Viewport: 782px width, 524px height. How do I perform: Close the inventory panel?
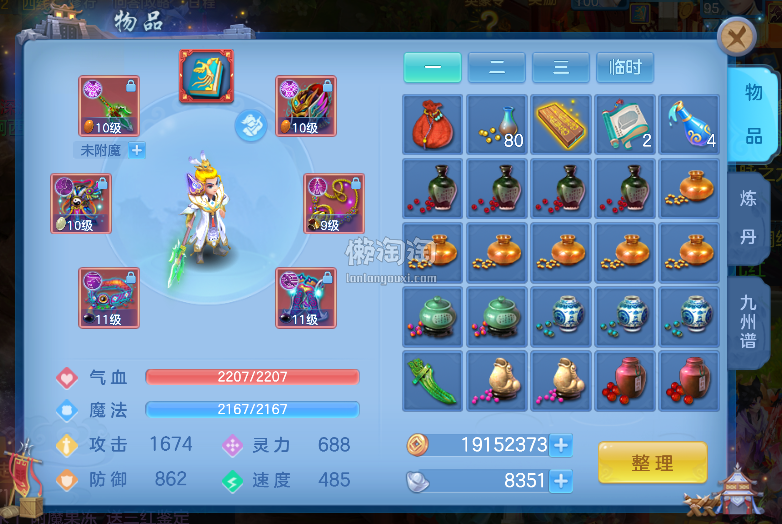click(x=737, y=39)
